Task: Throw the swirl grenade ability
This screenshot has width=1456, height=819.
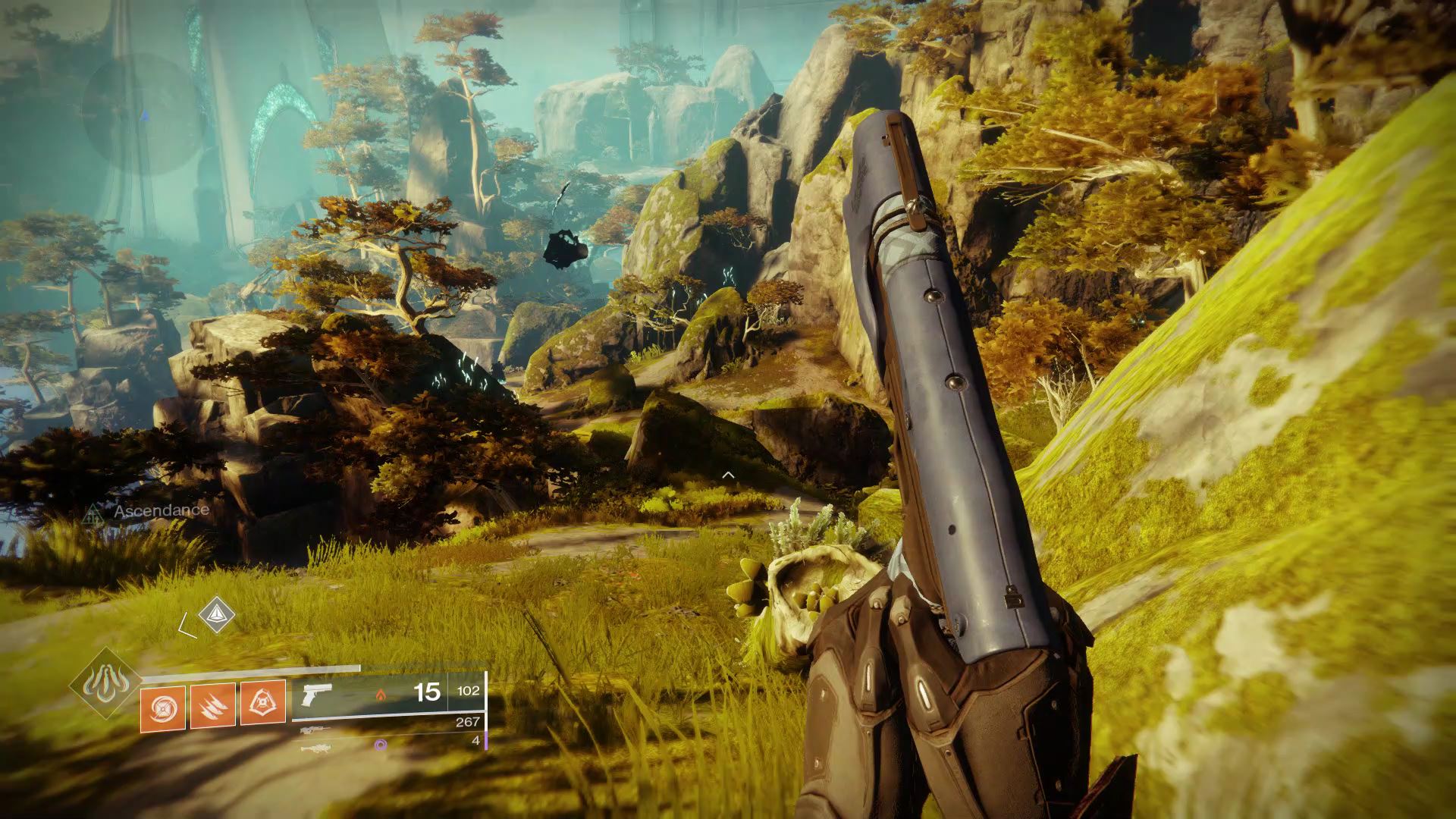Action: point(162,705)
